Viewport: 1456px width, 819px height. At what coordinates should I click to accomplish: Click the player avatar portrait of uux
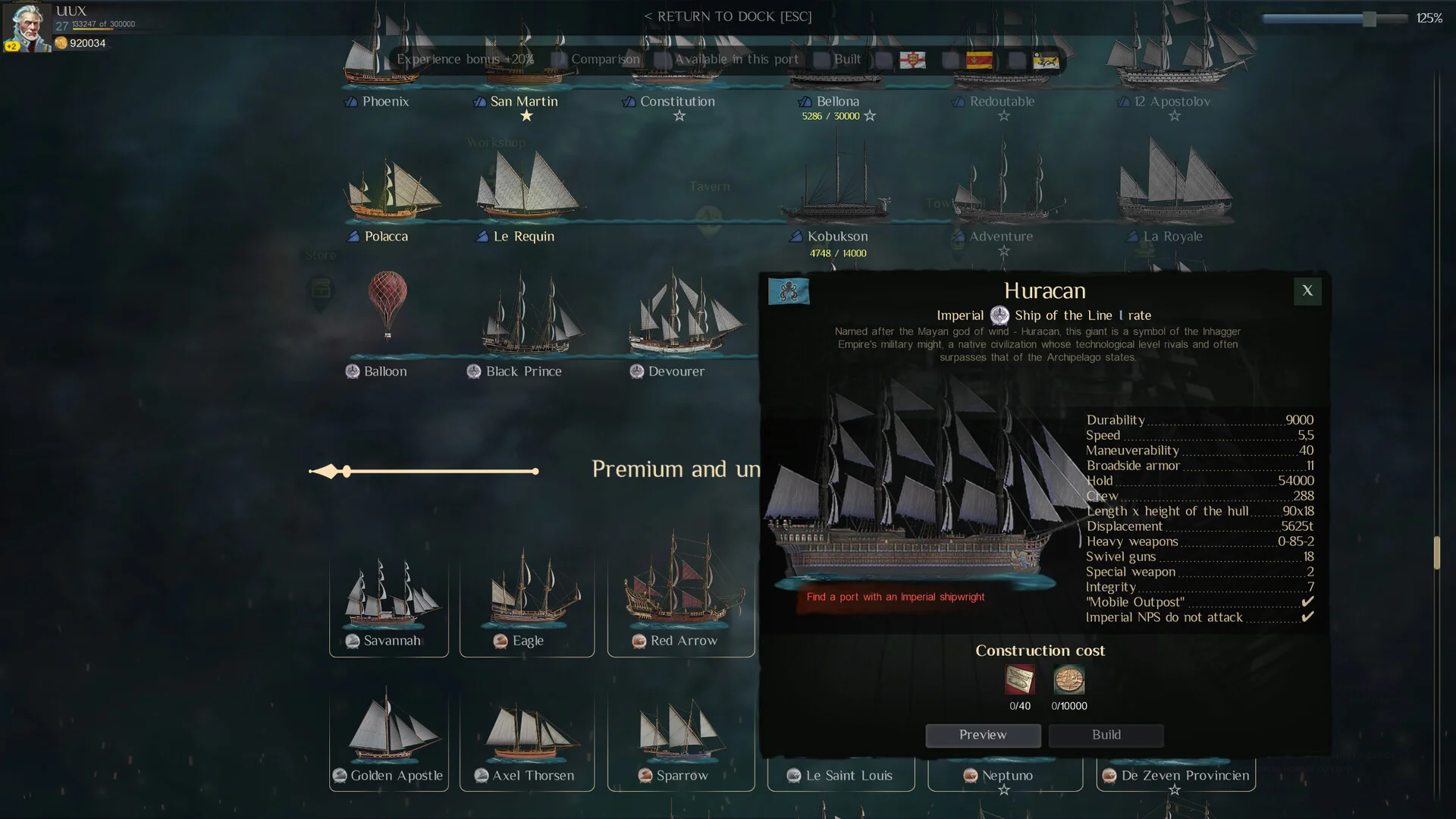click(x=28, y=27)
